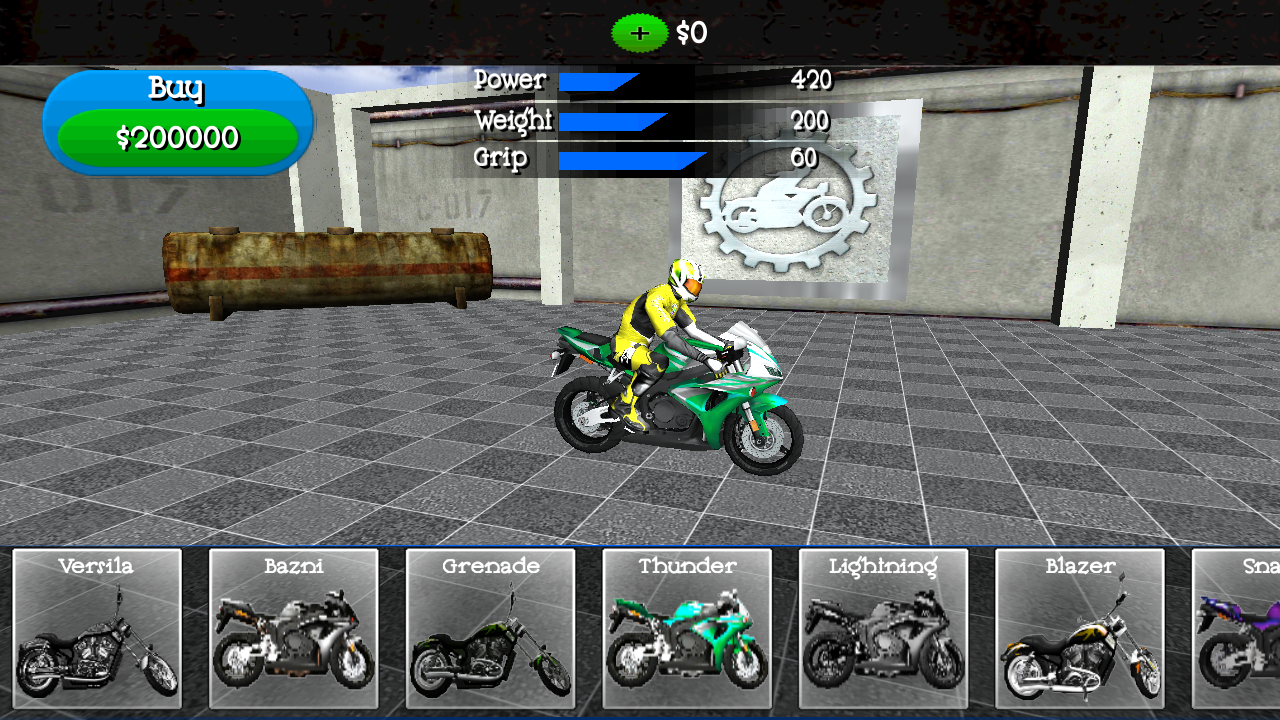Click the Power stat bar
This screenshot has height=720, width=1280.
pyautogui.click(x=598, y=81)
